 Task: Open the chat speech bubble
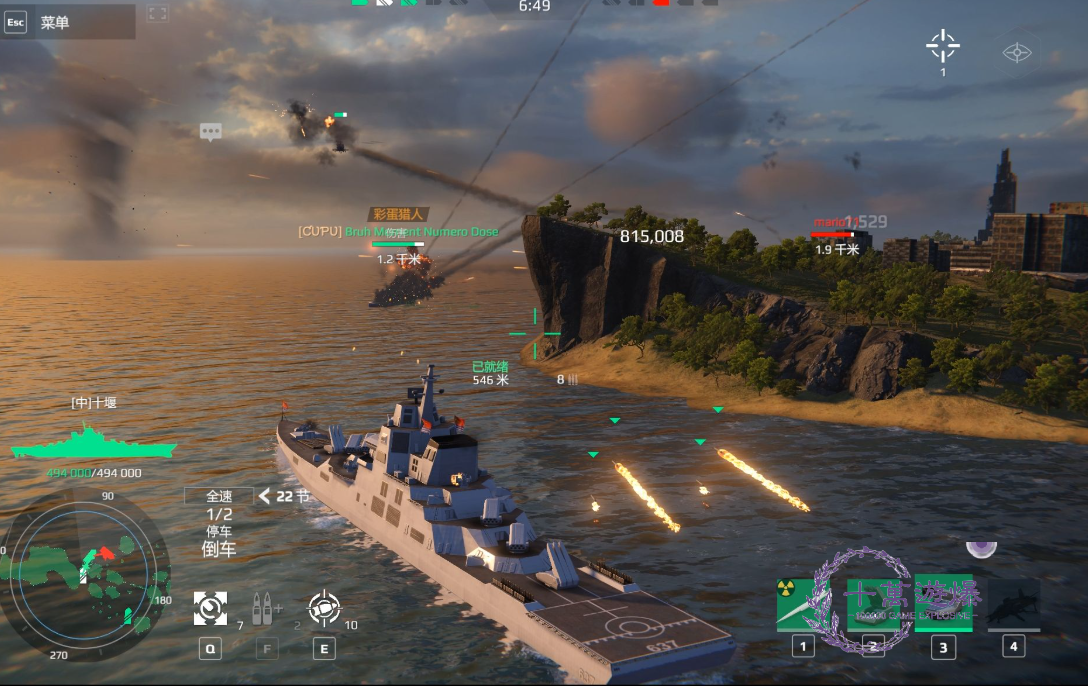pyautogui.click(x=210, y=131)
